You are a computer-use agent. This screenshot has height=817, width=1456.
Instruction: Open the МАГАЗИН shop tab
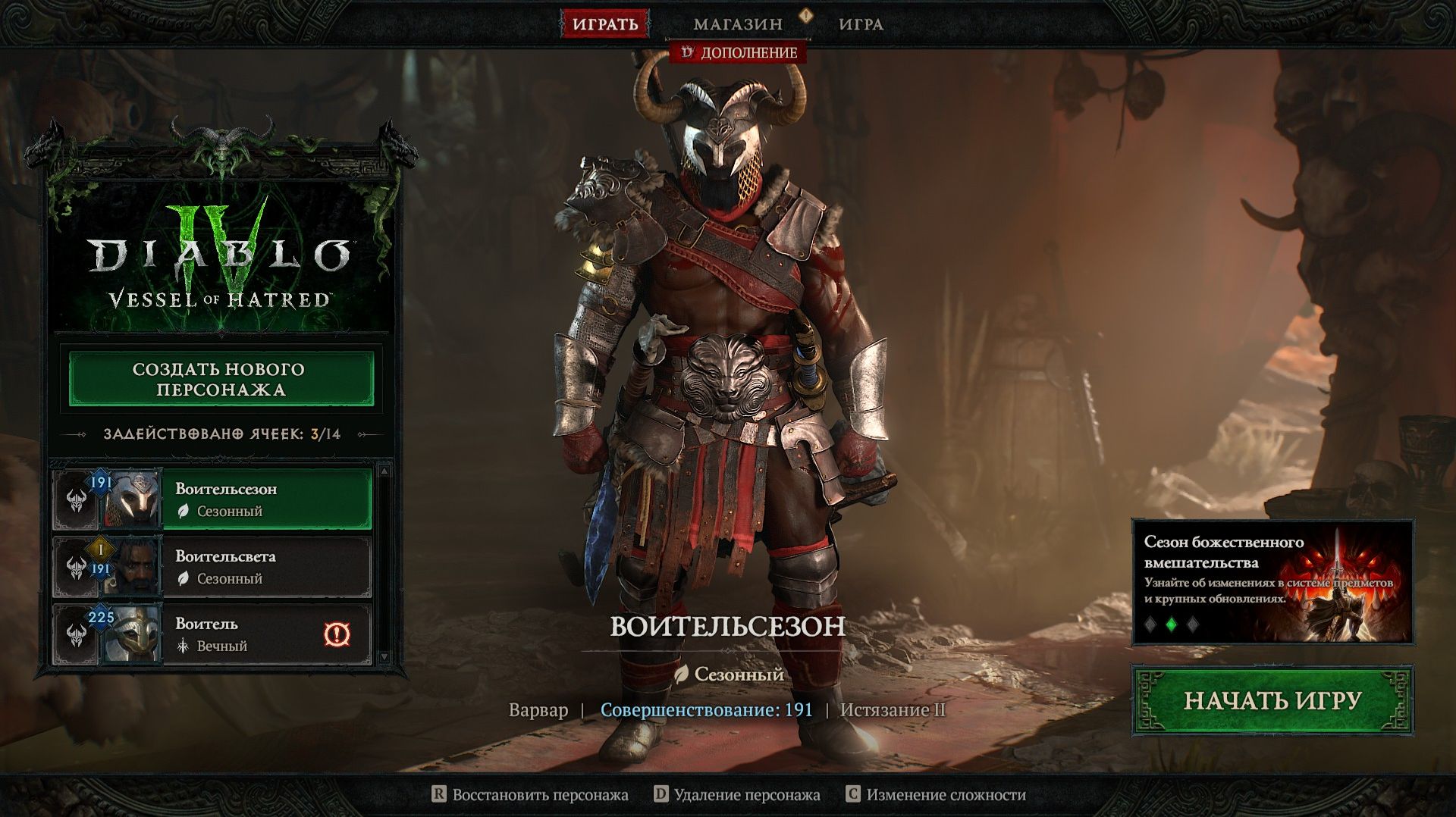pos(737,24)
